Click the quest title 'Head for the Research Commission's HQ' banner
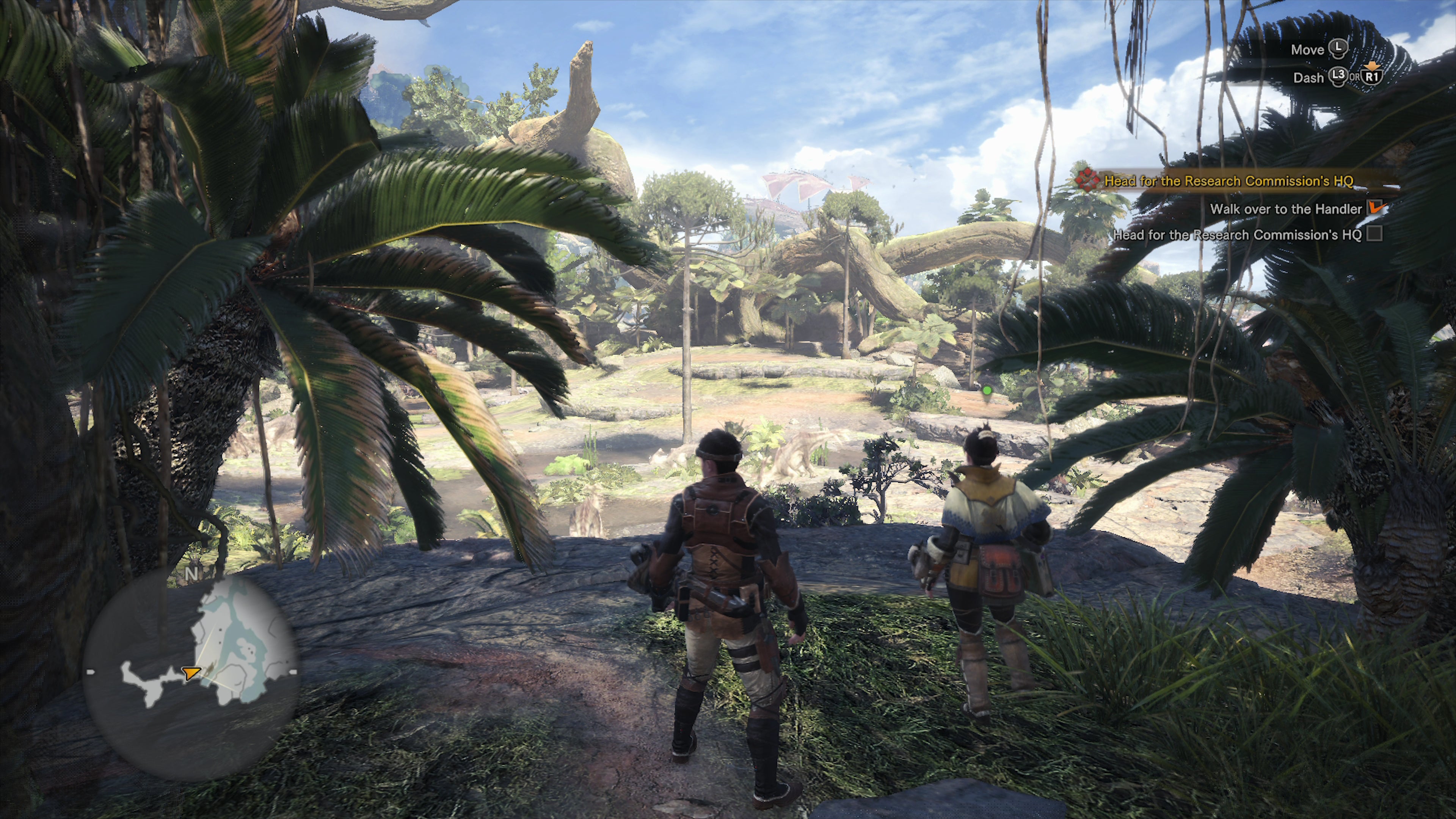1456x819 pixels. [1228, 181]
